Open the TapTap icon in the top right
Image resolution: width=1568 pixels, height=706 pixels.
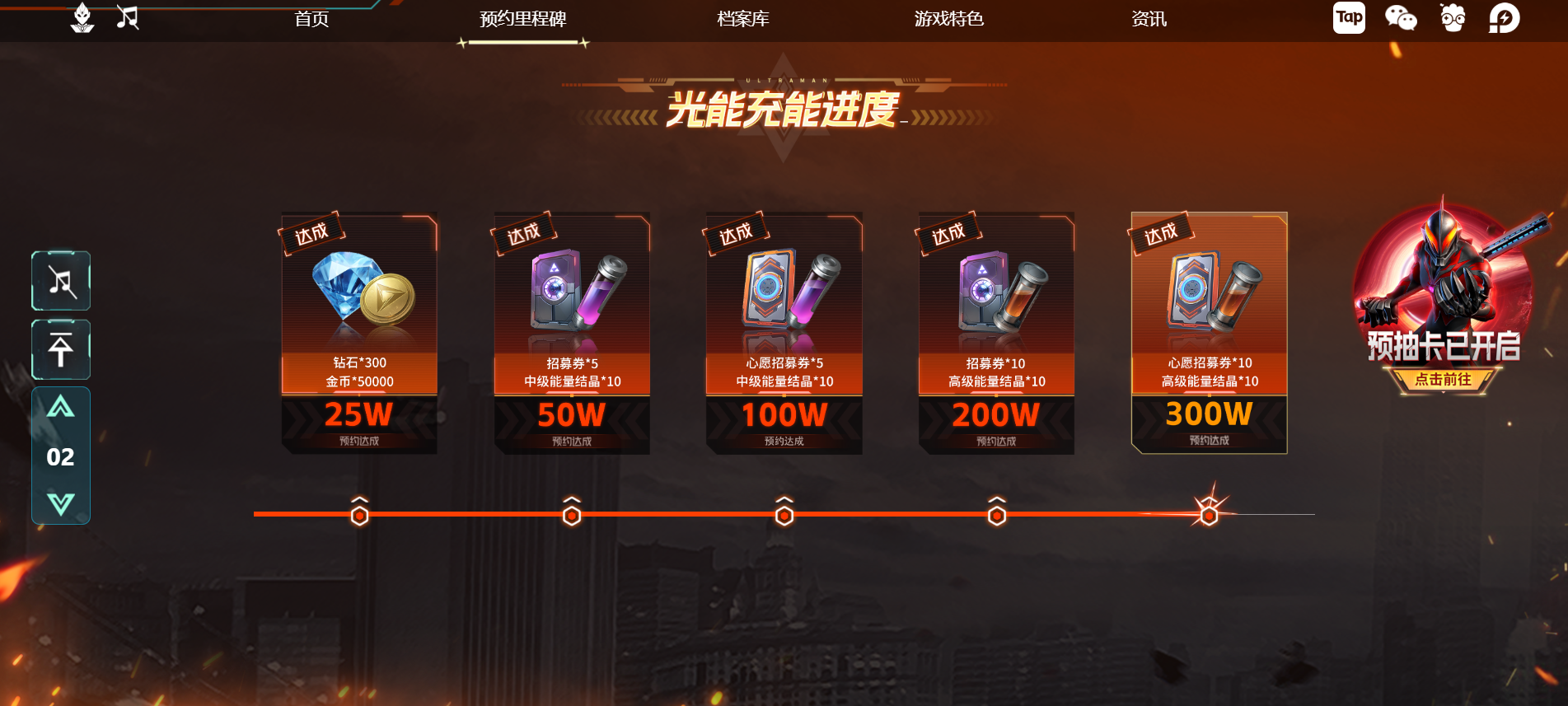point(1349,16)
